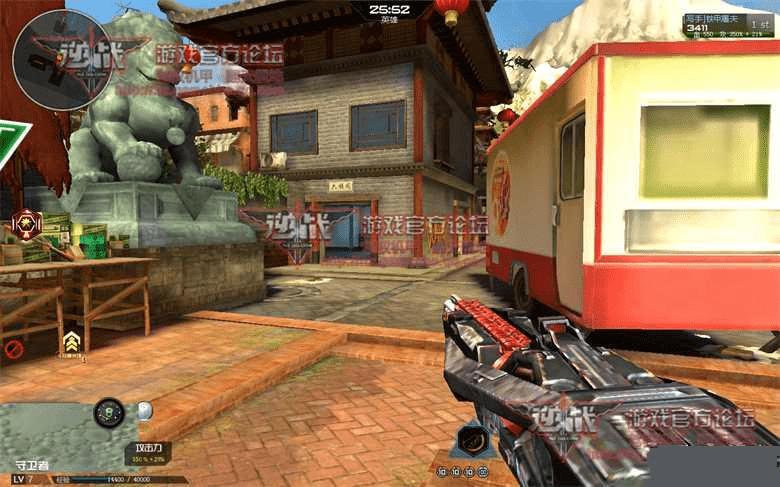
Task: Select the yellow triple-chevron rank icon
Action: pos(72,343)
